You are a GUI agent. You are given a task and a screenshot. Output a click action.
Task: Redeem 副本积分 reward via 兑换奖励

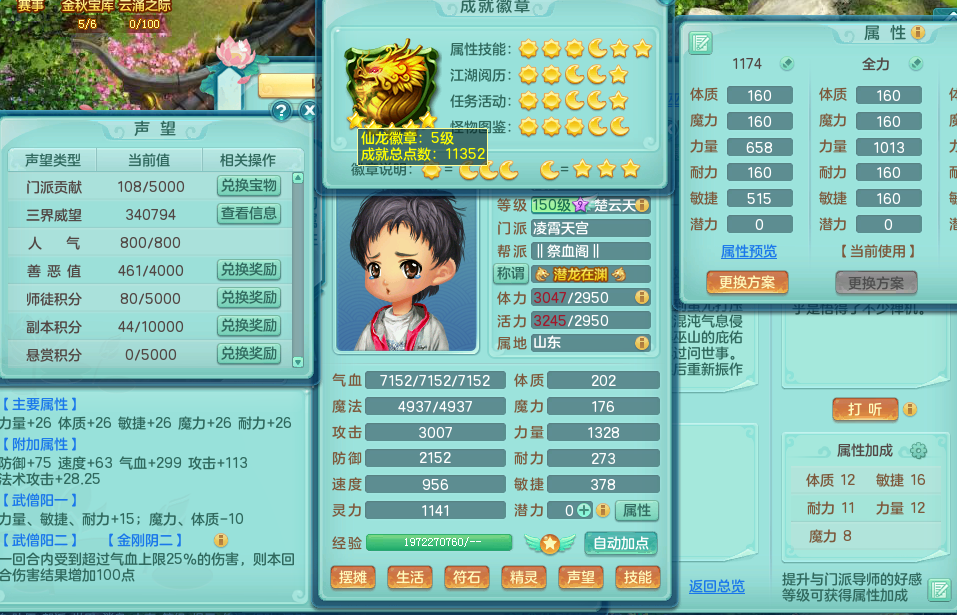(x=249, y=326)
